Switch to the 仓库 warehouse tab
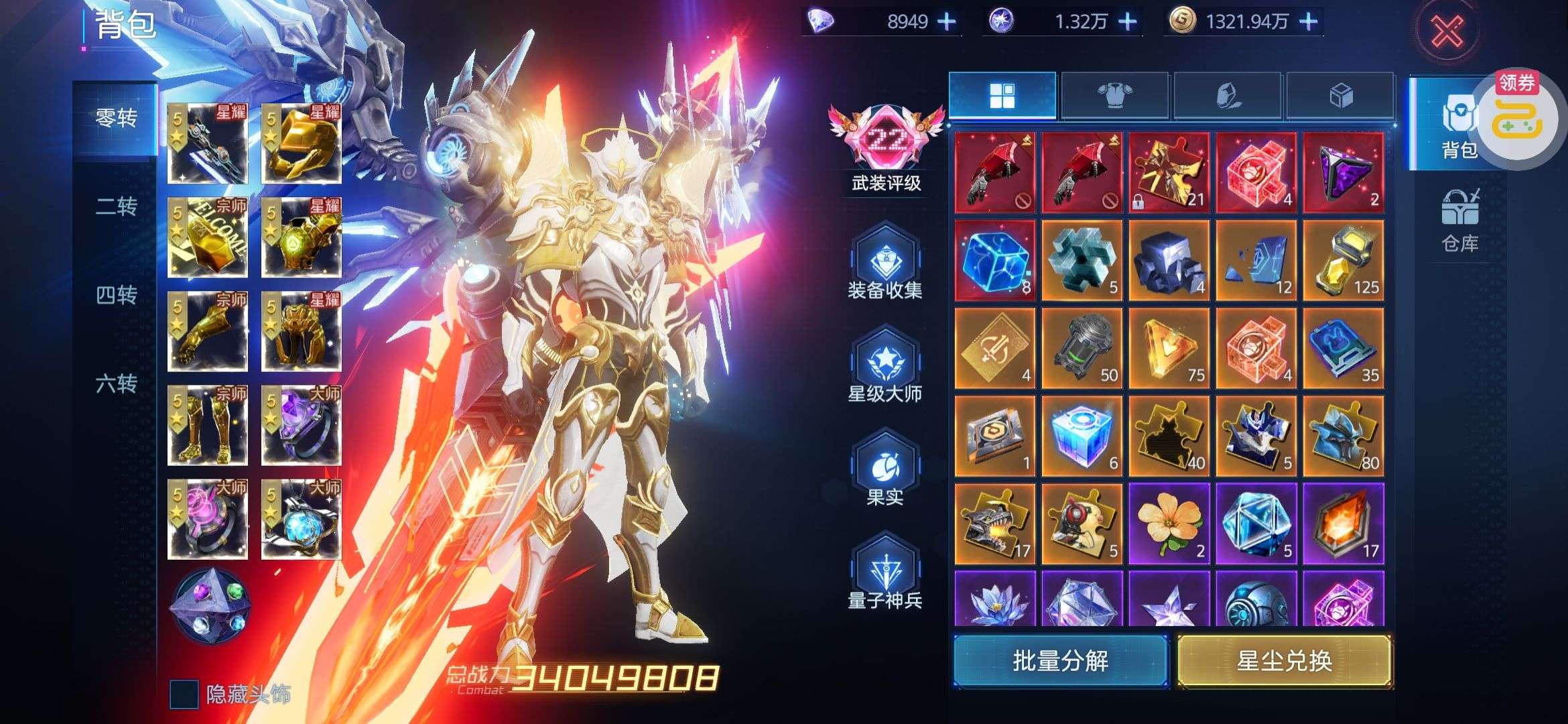Image resolution: width=1568 pixels, height=724 pixels. click(x=1459, y=221)
